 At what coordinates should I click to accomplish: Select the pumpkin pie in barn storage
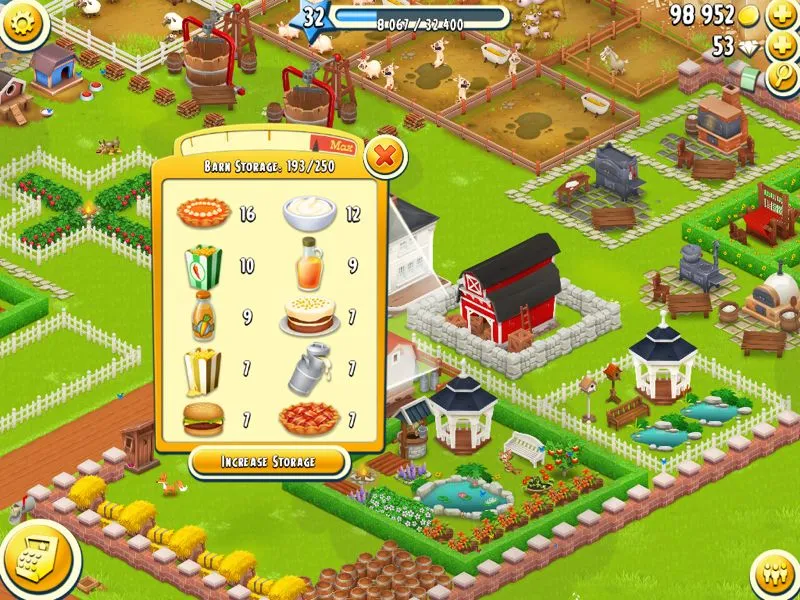click(x=205, y=212)
